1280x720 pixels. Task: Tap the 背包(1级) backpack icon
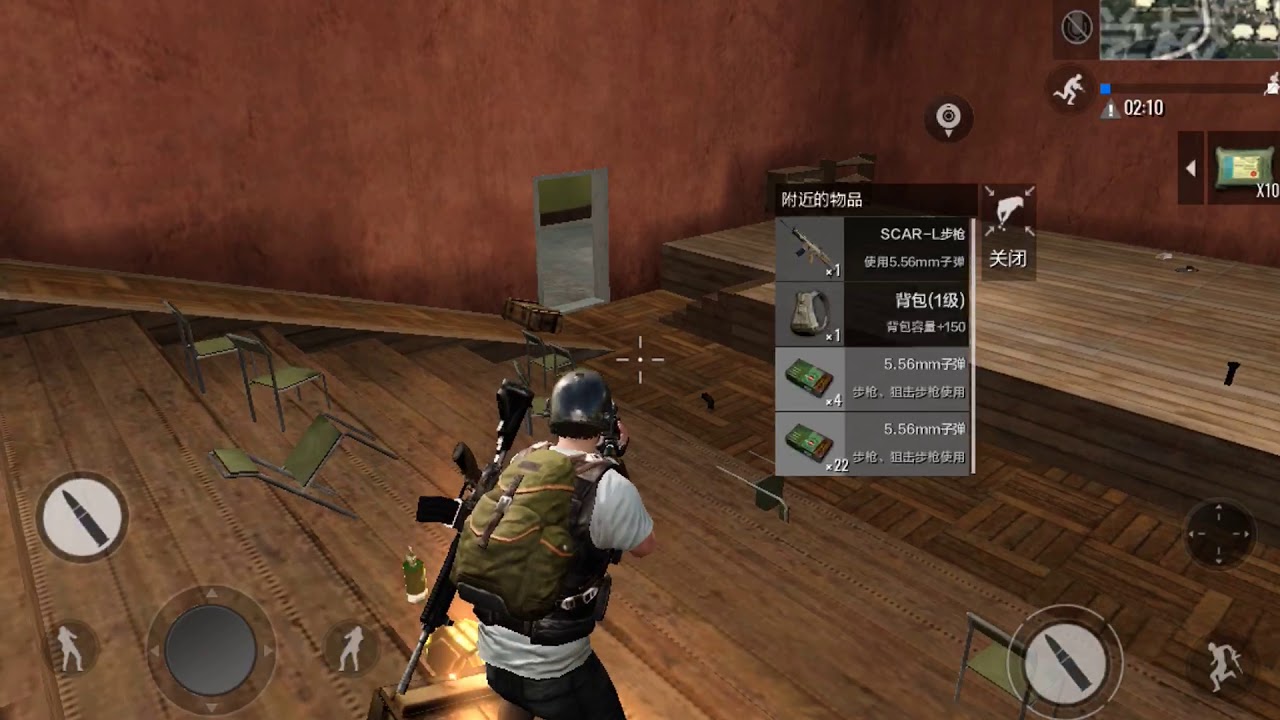tap(810, 313)
